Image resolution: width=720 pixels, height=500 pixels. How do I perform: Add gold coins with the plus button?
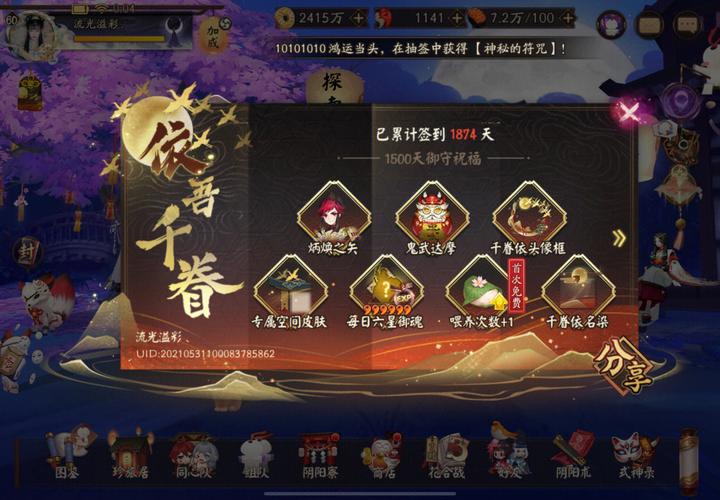(359, 17)
